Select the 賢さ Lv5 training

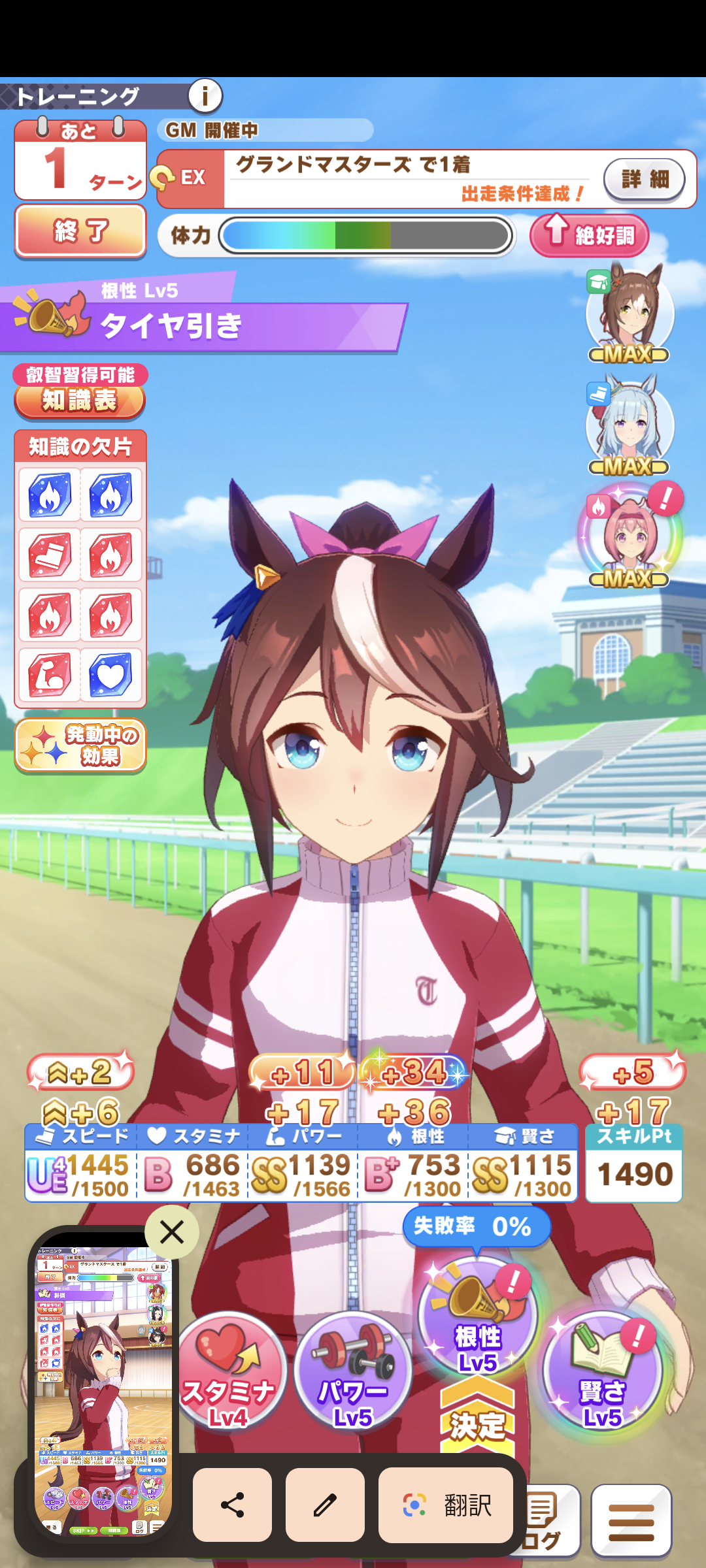click(602, 1372)
